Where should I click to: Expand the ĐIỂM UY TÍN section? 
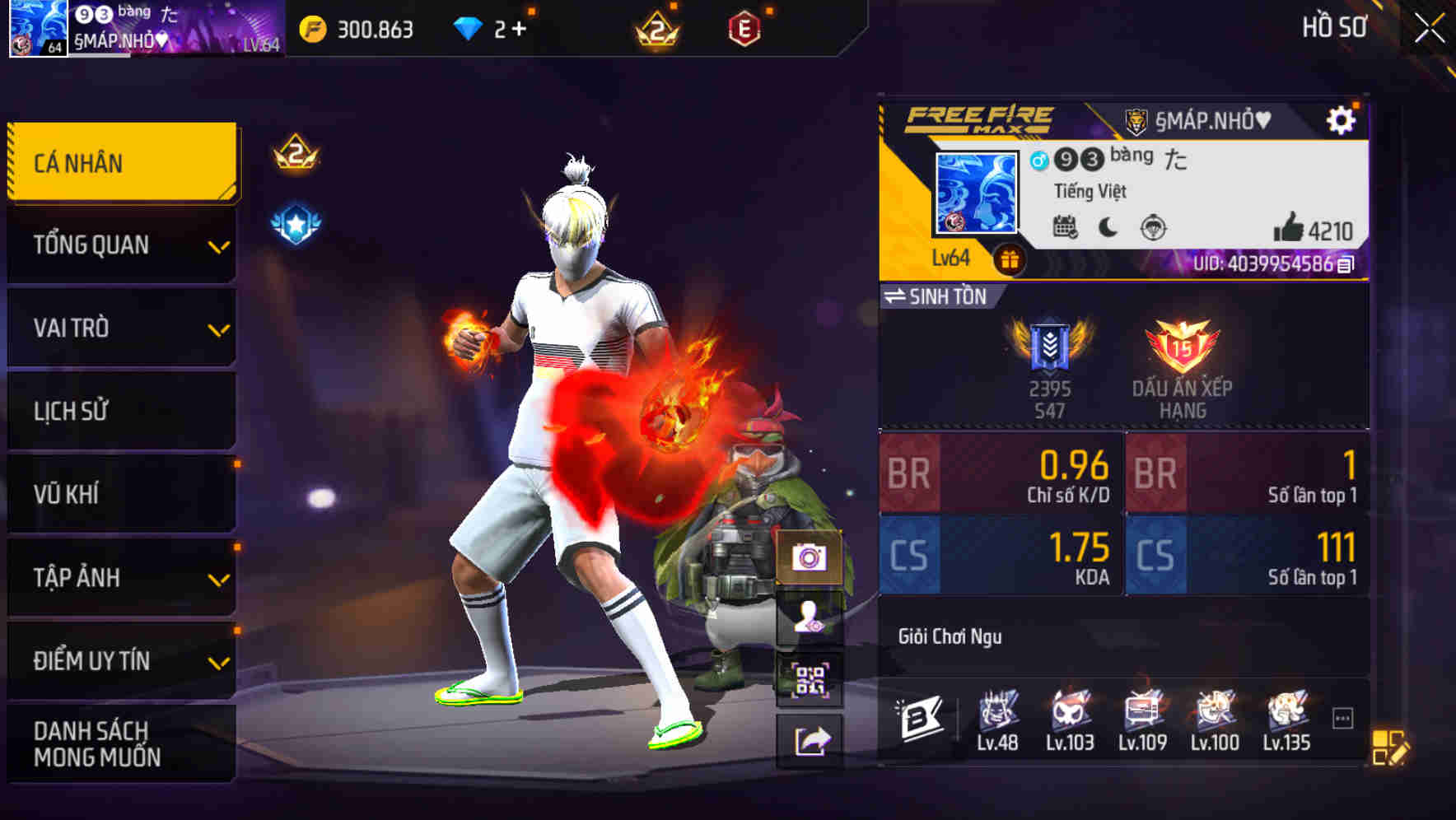tap(120, 660)
